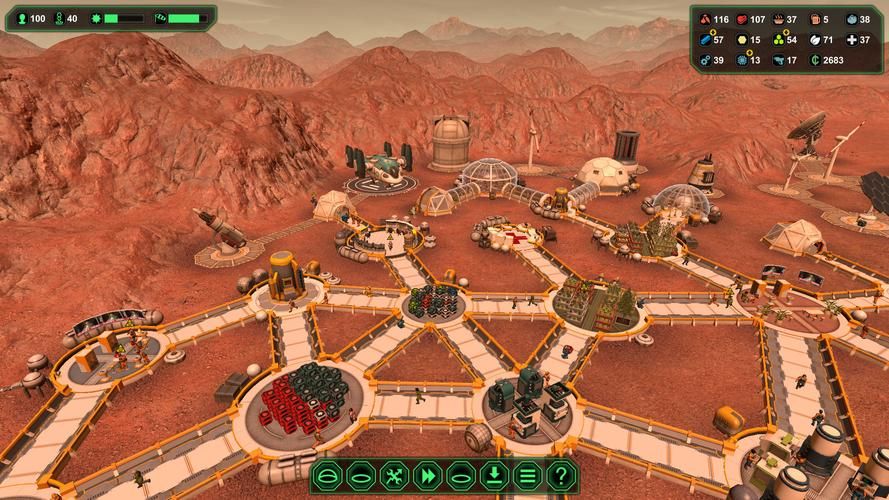This screenshot has height=500, width=889.
Task: Toggle fast-forward game speed
Action: click(x=426, y=476)
